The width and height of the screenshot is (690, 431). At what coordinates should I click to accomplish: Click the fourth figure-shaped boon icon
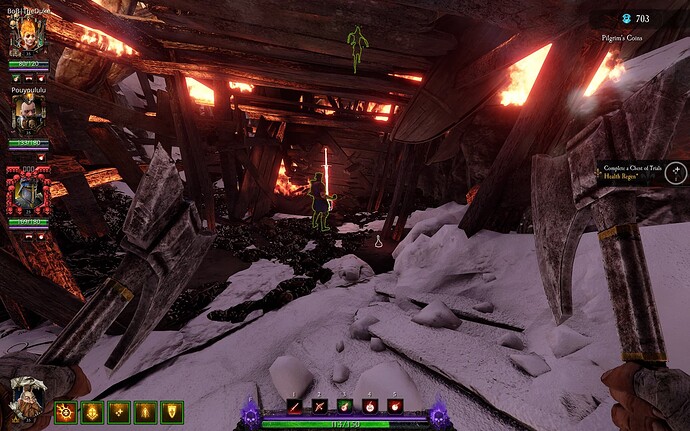tap(146, 410)
